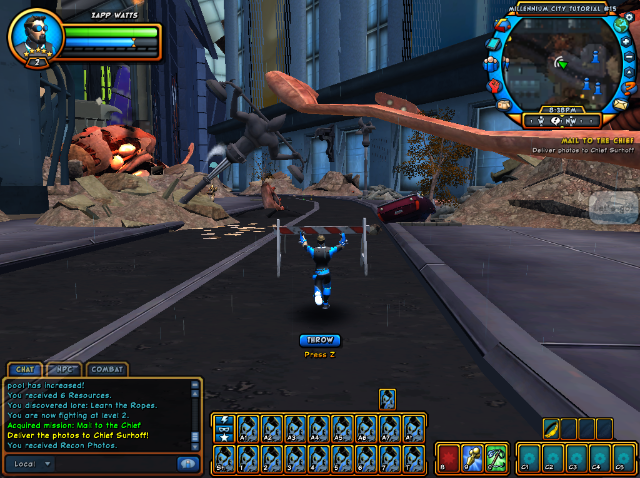Open the mail envelope icon
640x478 pixels.
(x=620, y=105)
